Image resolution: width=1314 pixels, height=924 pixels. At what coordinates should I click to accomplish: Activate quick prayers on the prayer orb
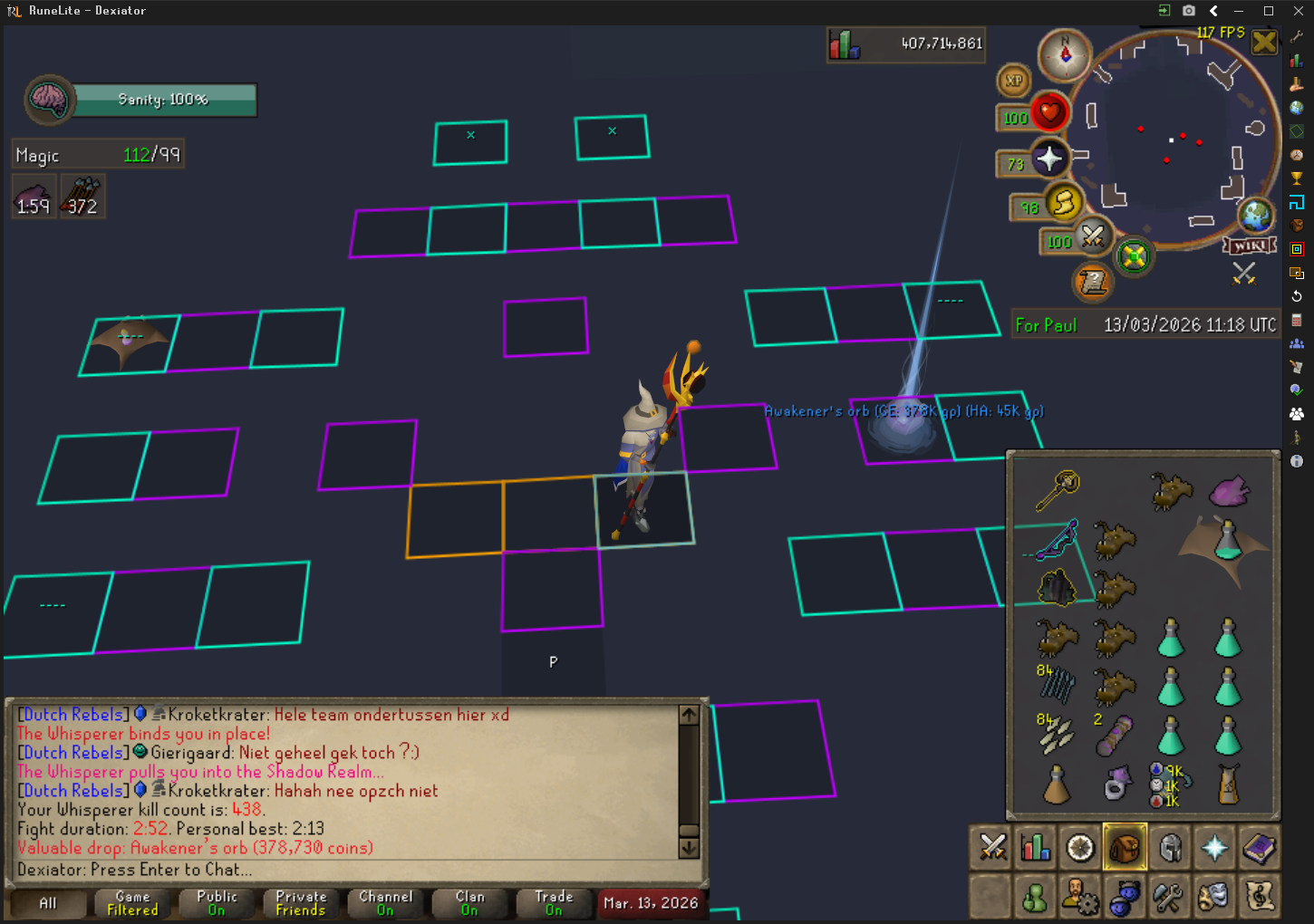(x=1049, y=159)
